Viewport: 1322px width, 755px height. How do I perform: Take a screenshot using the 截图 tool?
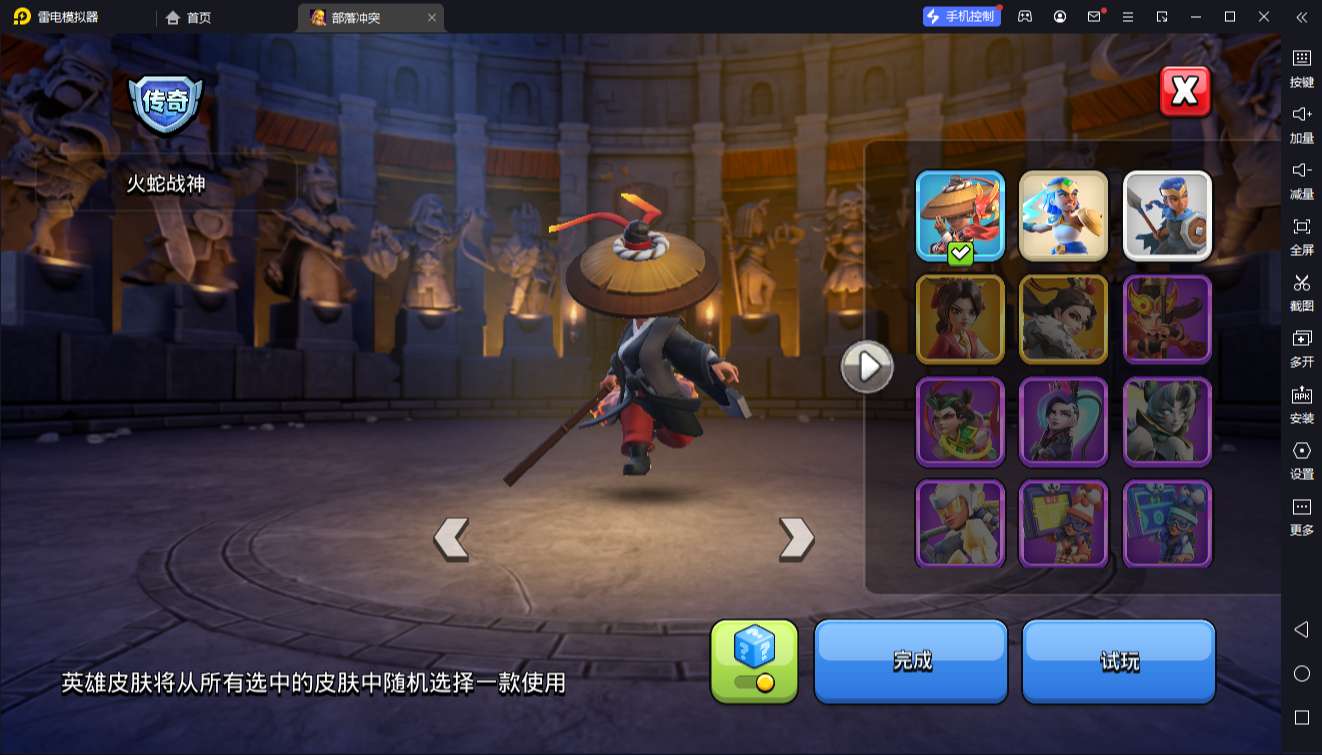1301,293
